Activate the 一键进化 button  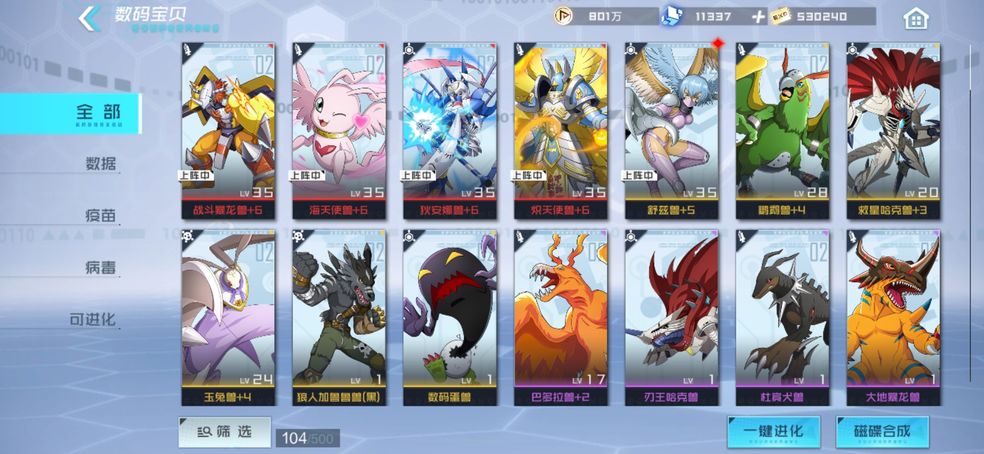pyautogui.click(x=773, y=432)
